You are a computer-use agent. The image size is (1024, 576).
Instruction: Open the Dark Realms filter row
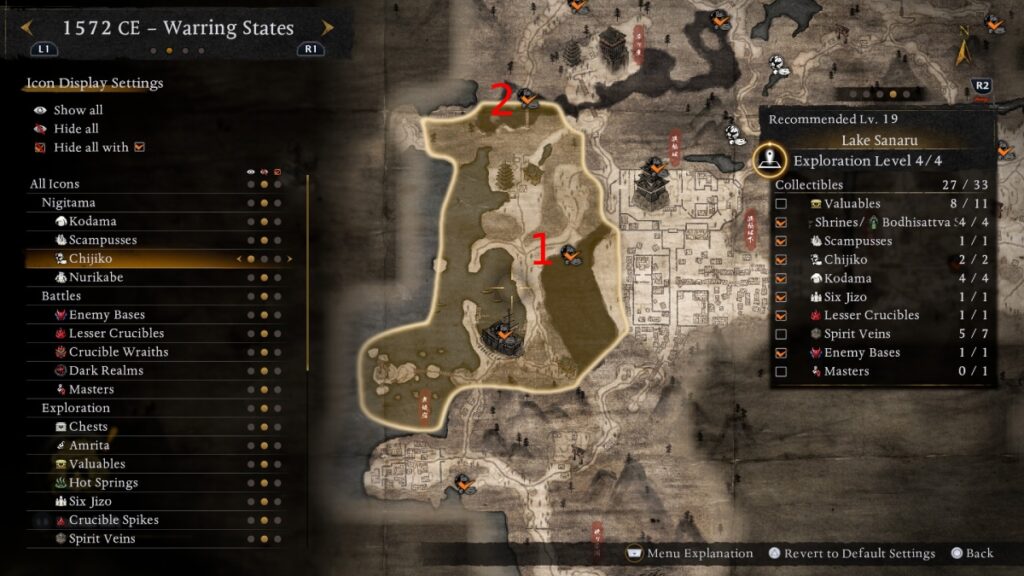(106, 370)
